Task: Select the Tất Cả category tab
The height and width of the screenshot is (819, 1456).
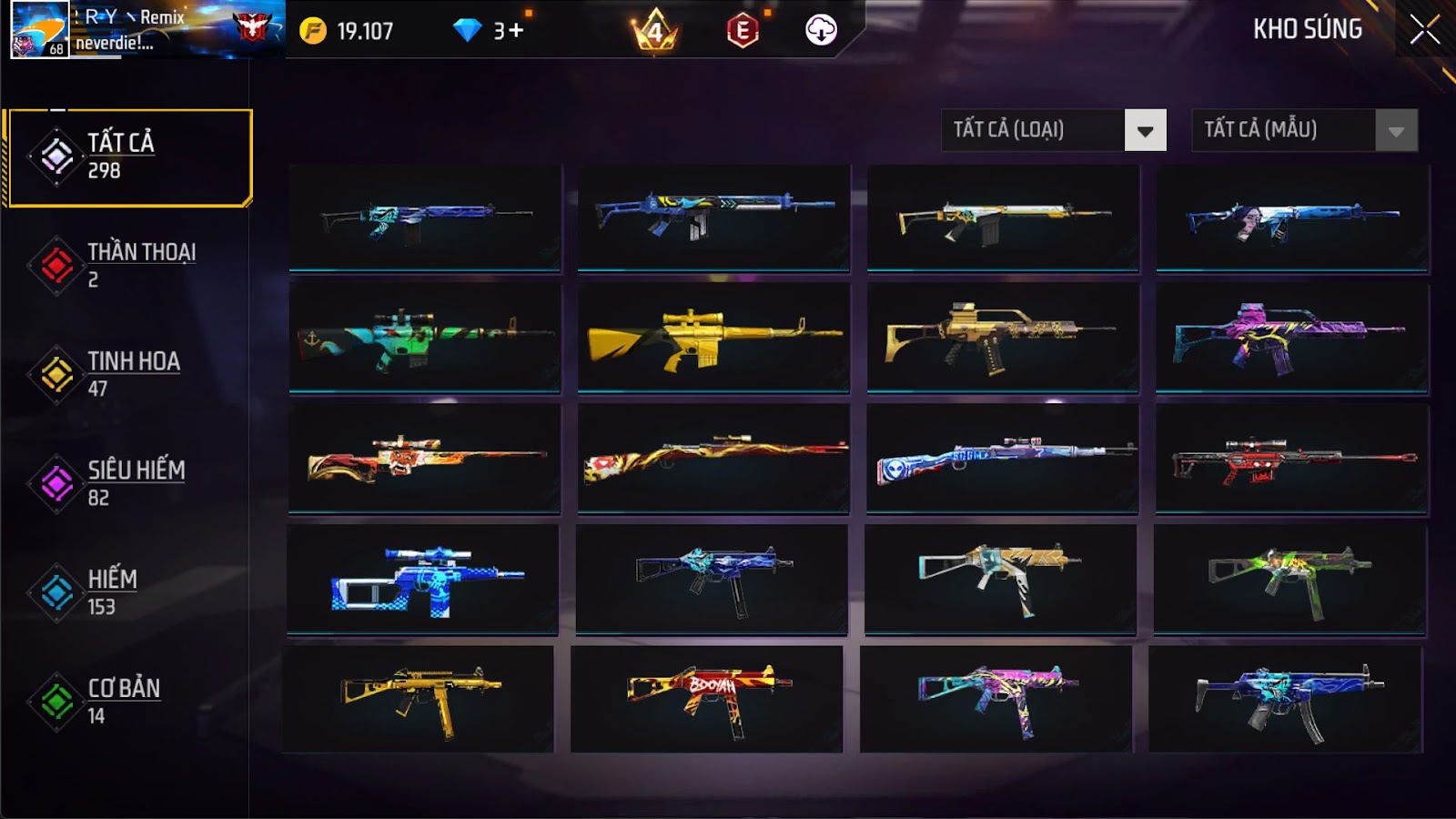Action: coord(128,157)
